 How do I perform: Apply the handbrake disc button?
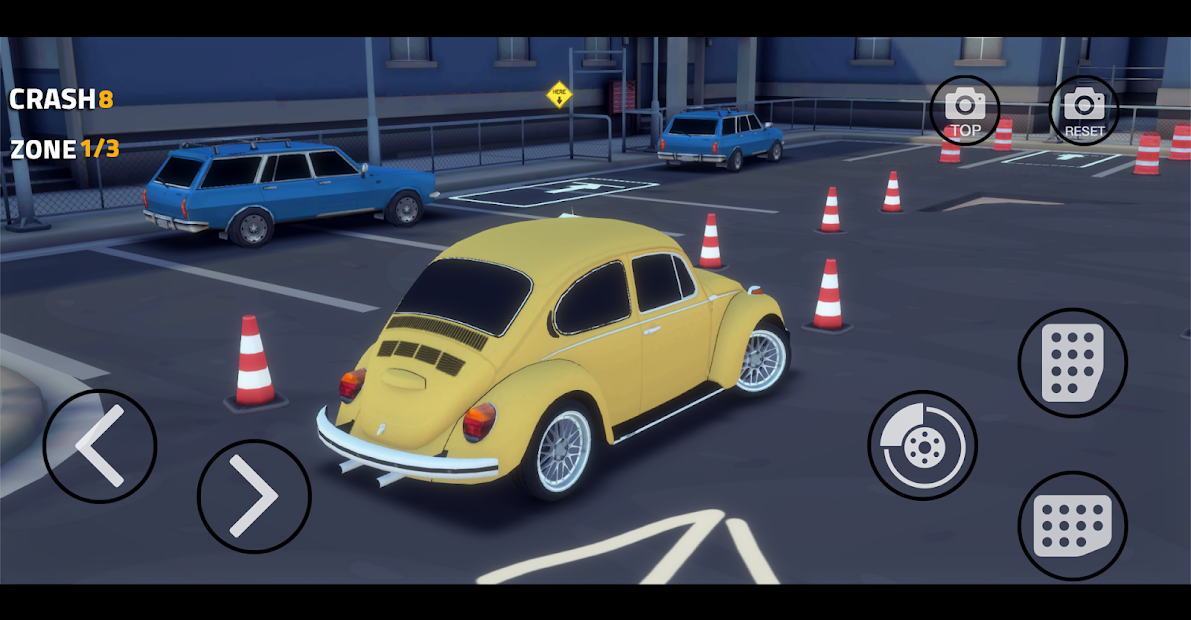pyautogui.click(x=921, y=445)
